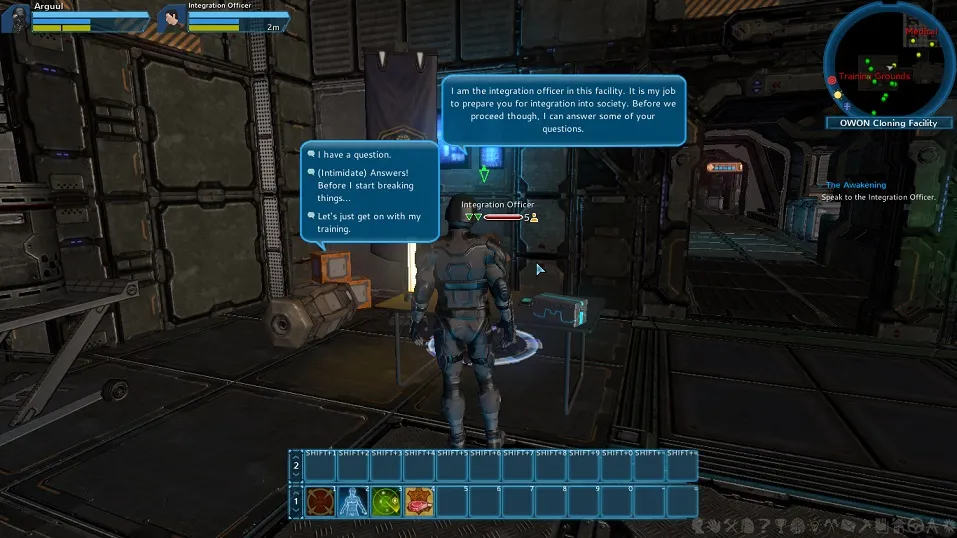Click the red target icon on minimap rim
This screenshot has width=957, height=538.
coord(832,79)
